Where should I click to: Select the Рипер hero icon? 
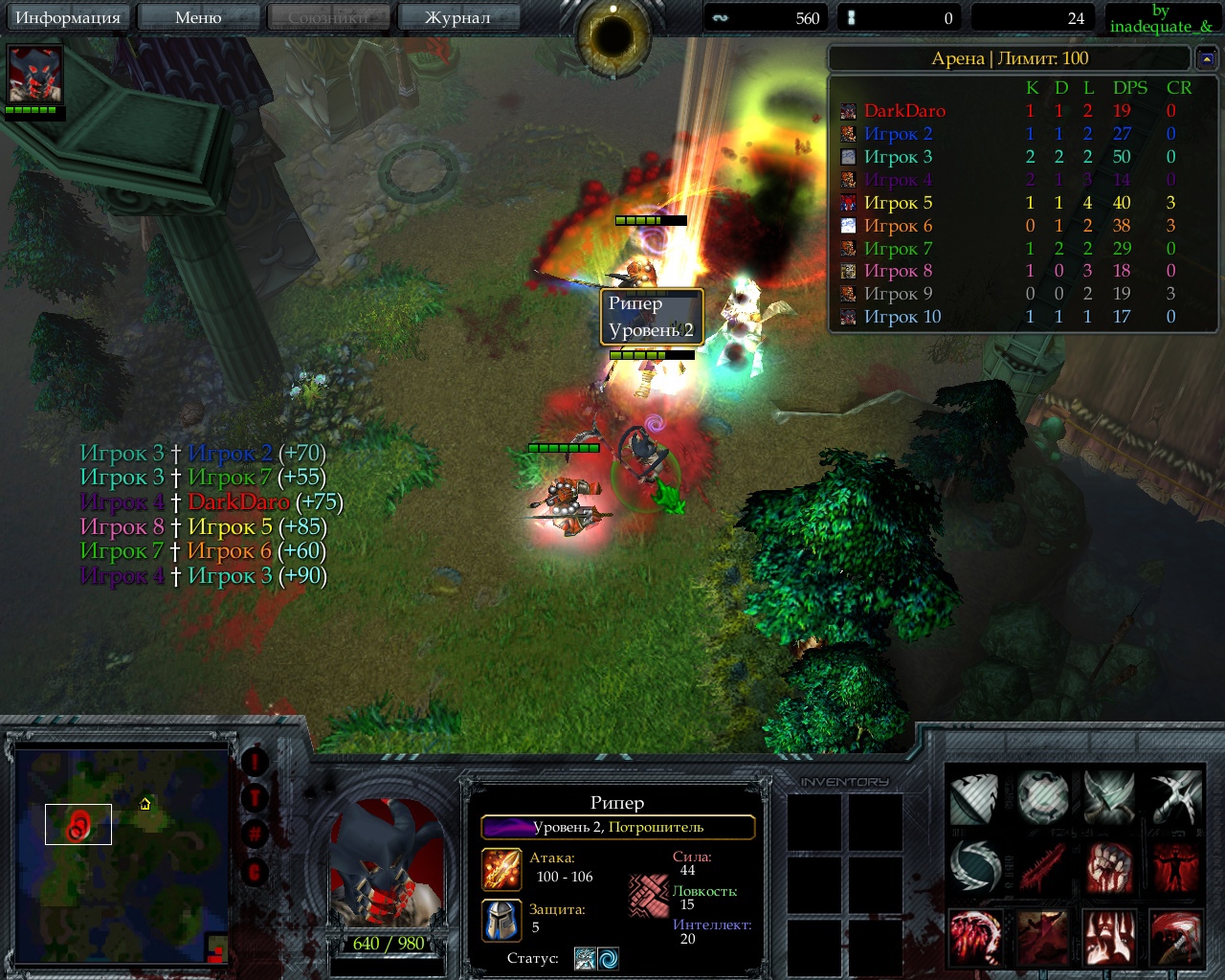[34, 74]
